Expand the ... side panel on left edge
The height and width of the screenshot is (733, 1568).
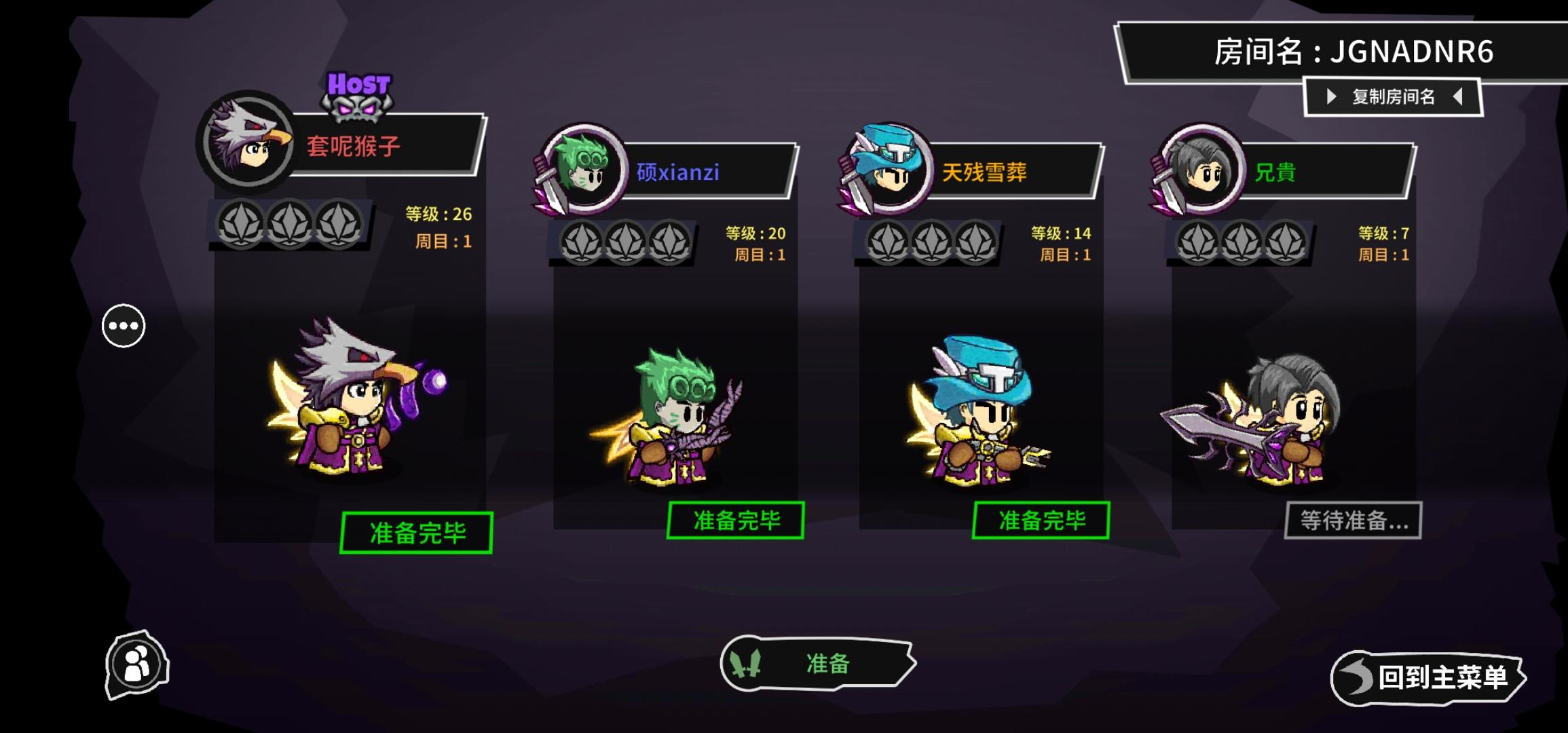coord(123,326)
